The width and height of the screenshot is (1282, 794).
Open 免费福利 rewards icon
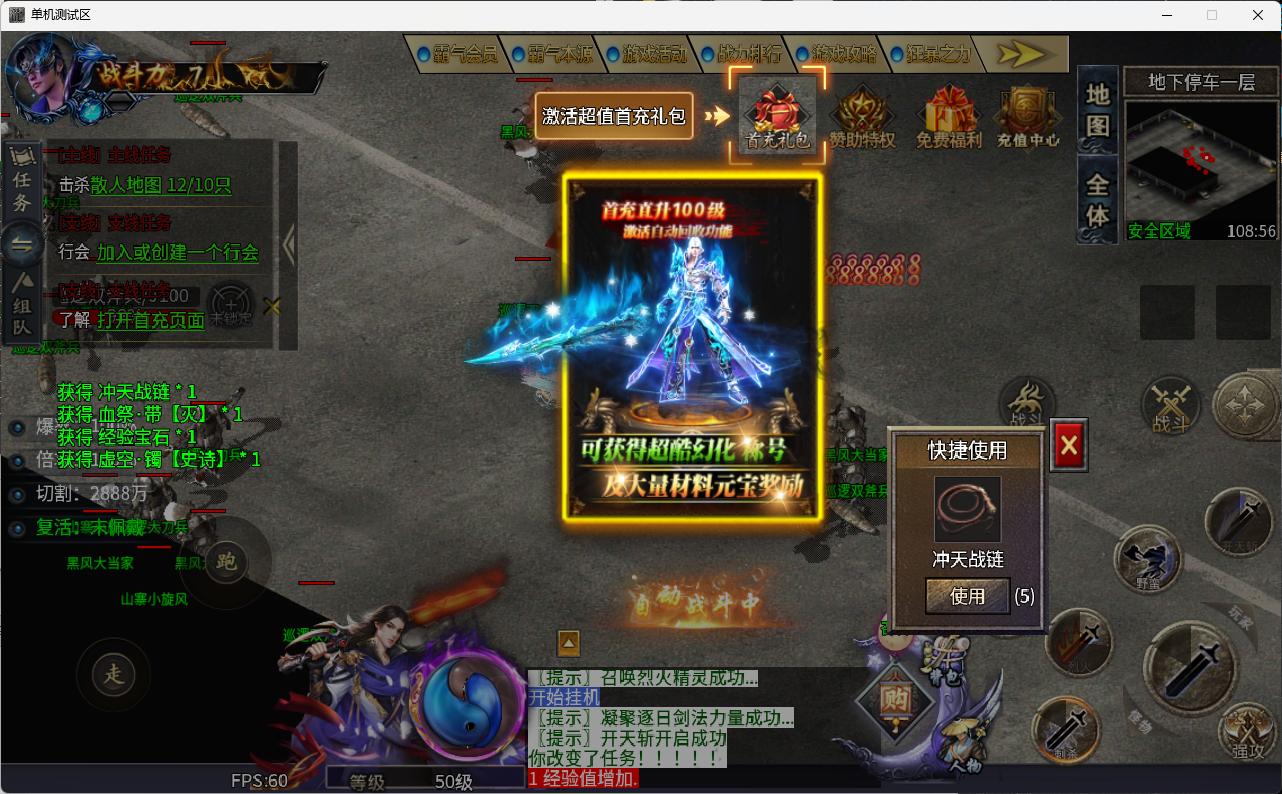(x=949, y=113)
